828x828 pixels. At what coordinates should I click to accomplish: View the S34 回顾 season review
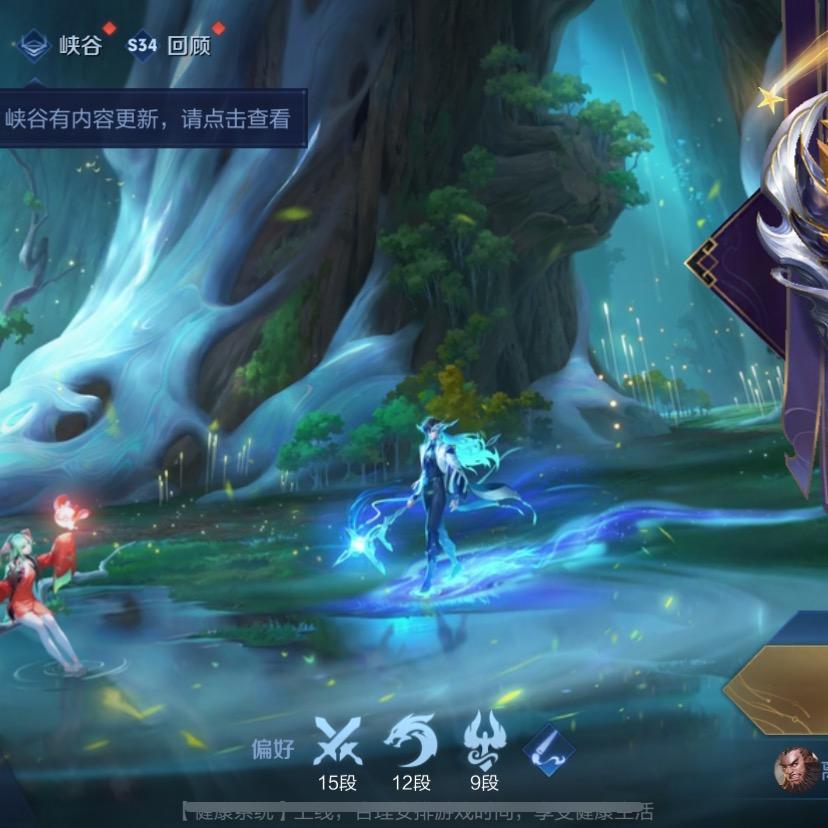(169, 45)
